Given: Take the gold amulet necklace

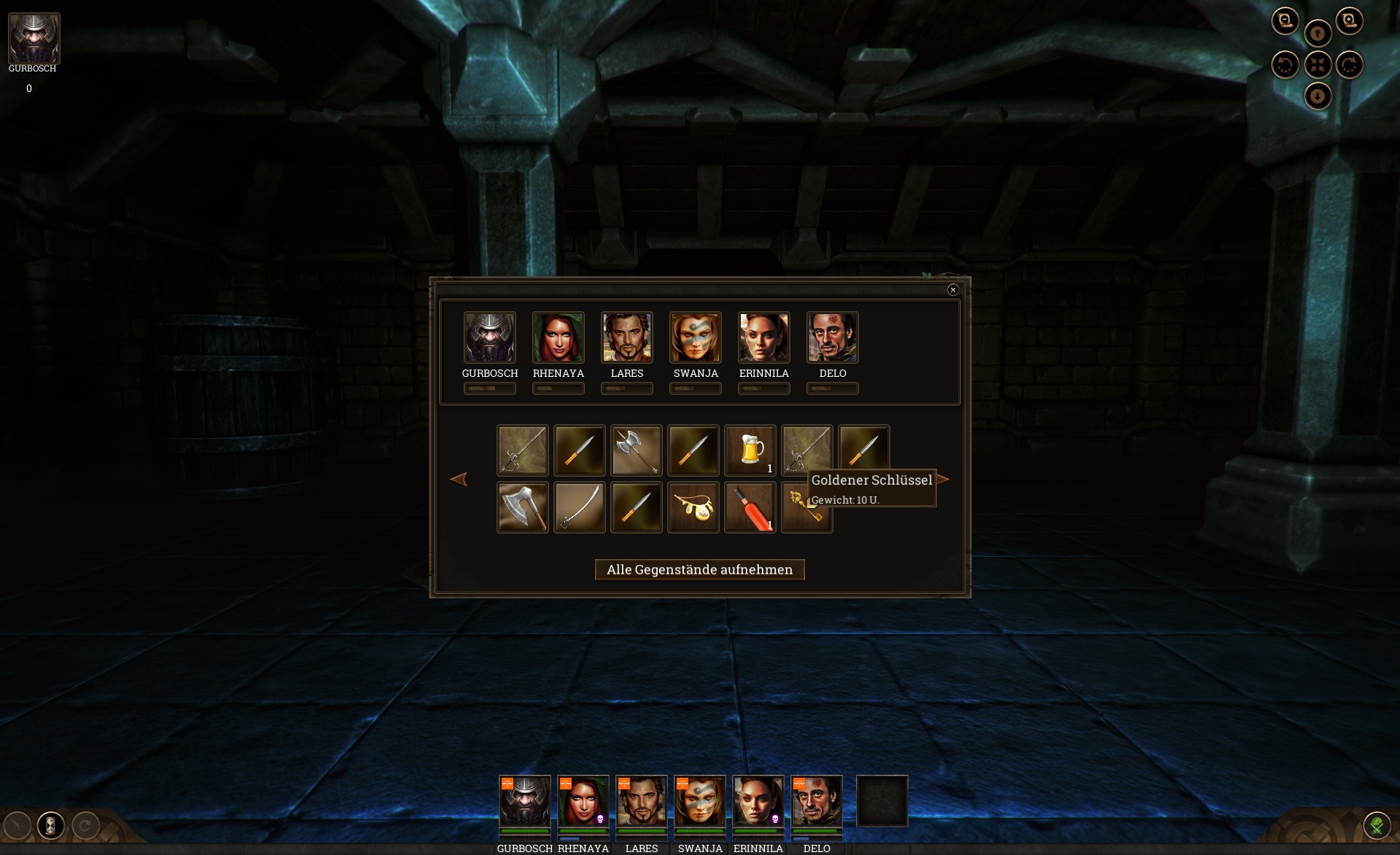Looking at the screenshot, I should [693, 507].
